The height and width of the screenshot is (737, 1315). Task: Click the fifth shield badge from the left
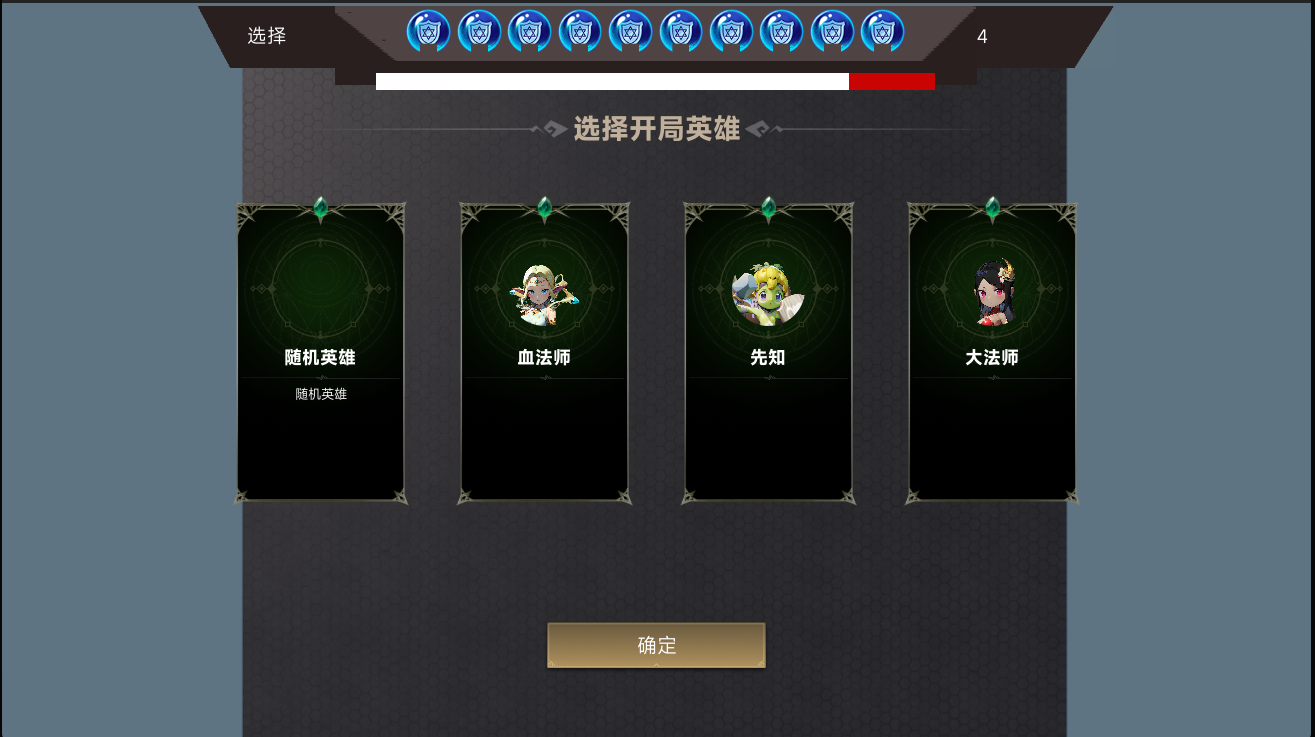click(631, 30)
